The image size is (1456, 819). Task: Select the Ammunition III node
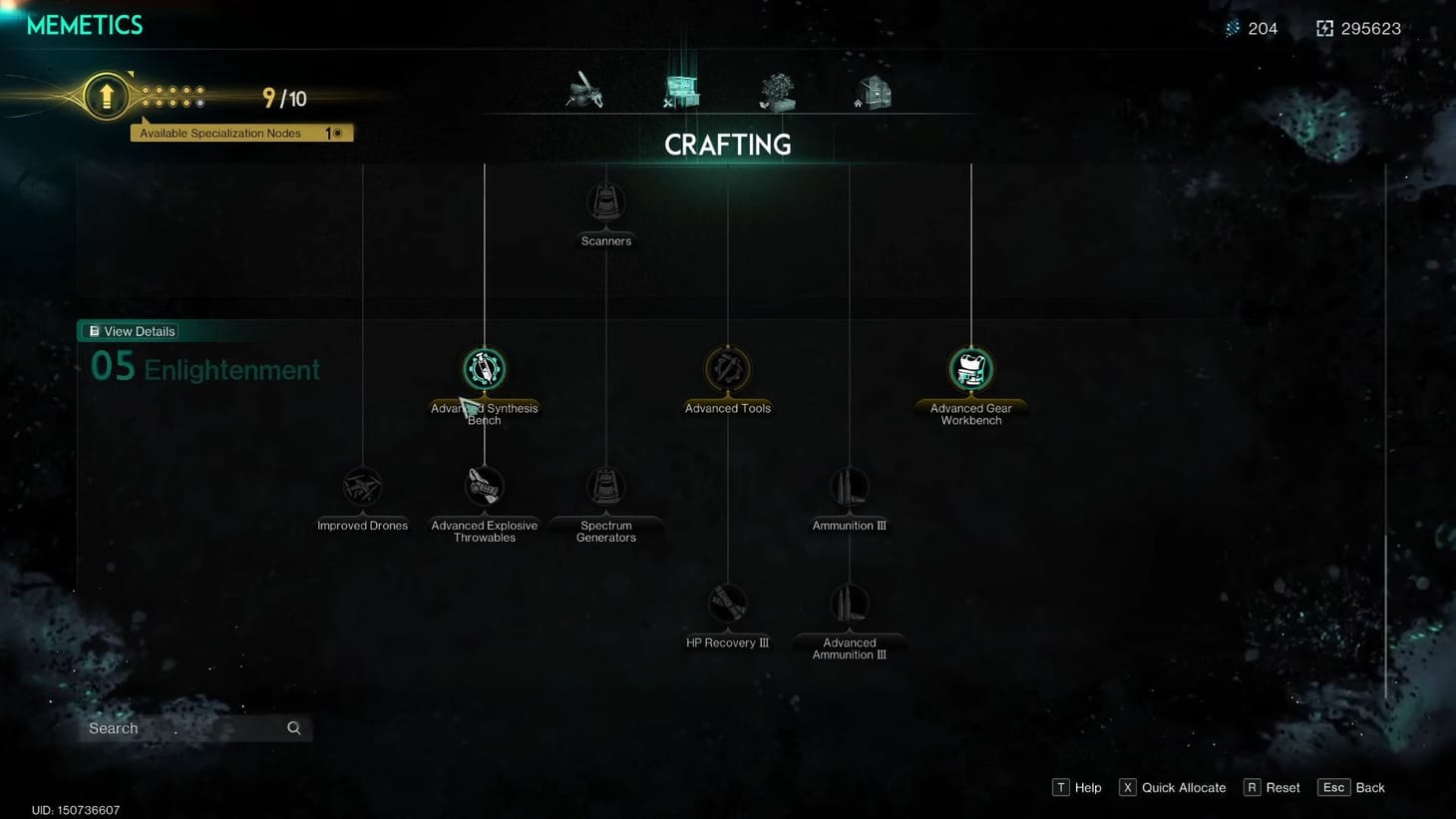point(848,487)
